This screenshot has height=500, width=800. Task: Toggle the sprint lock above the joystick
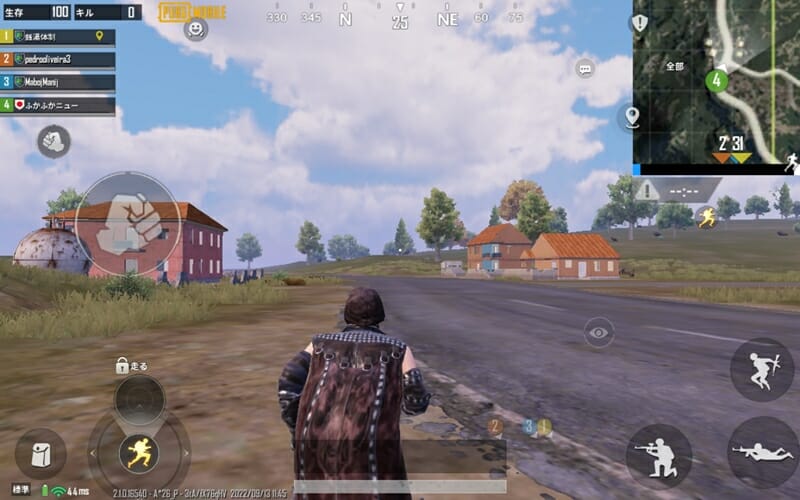click(x=123, y=366)
